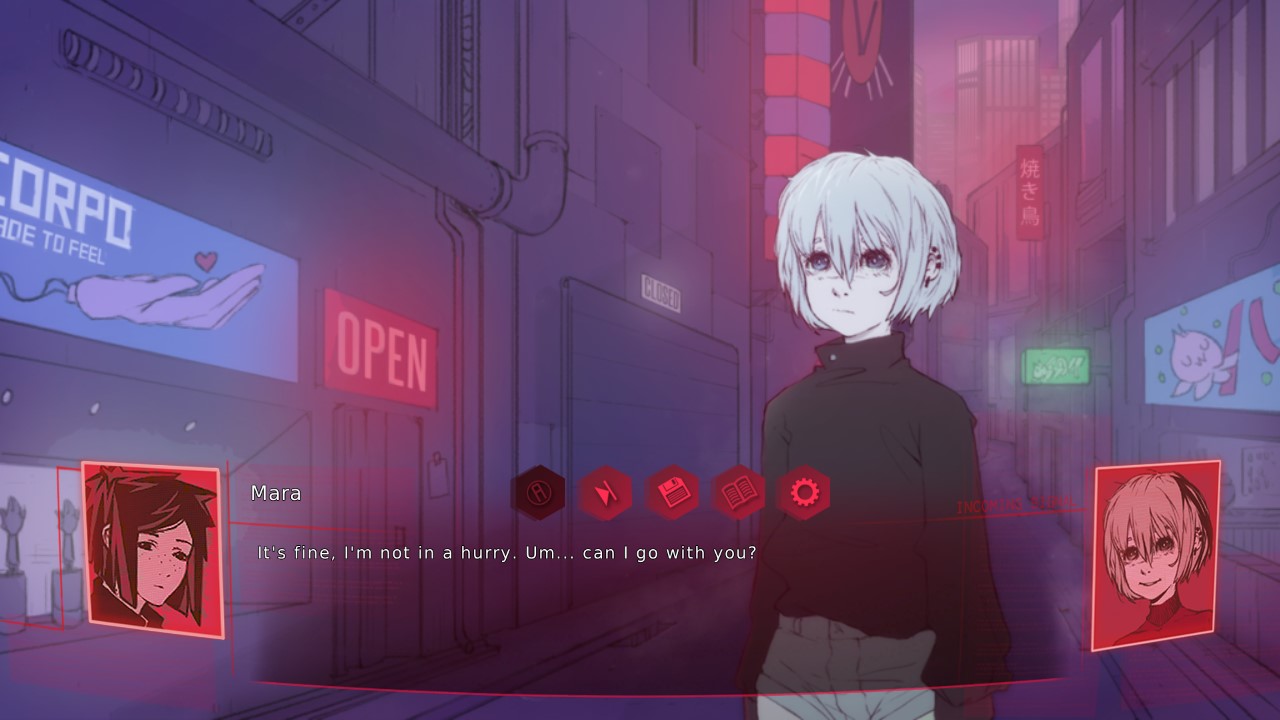This screenshot has height=720, width=1280.
Task: Open the save menu floppy disk icon
Action: click(x=675, y=492)
